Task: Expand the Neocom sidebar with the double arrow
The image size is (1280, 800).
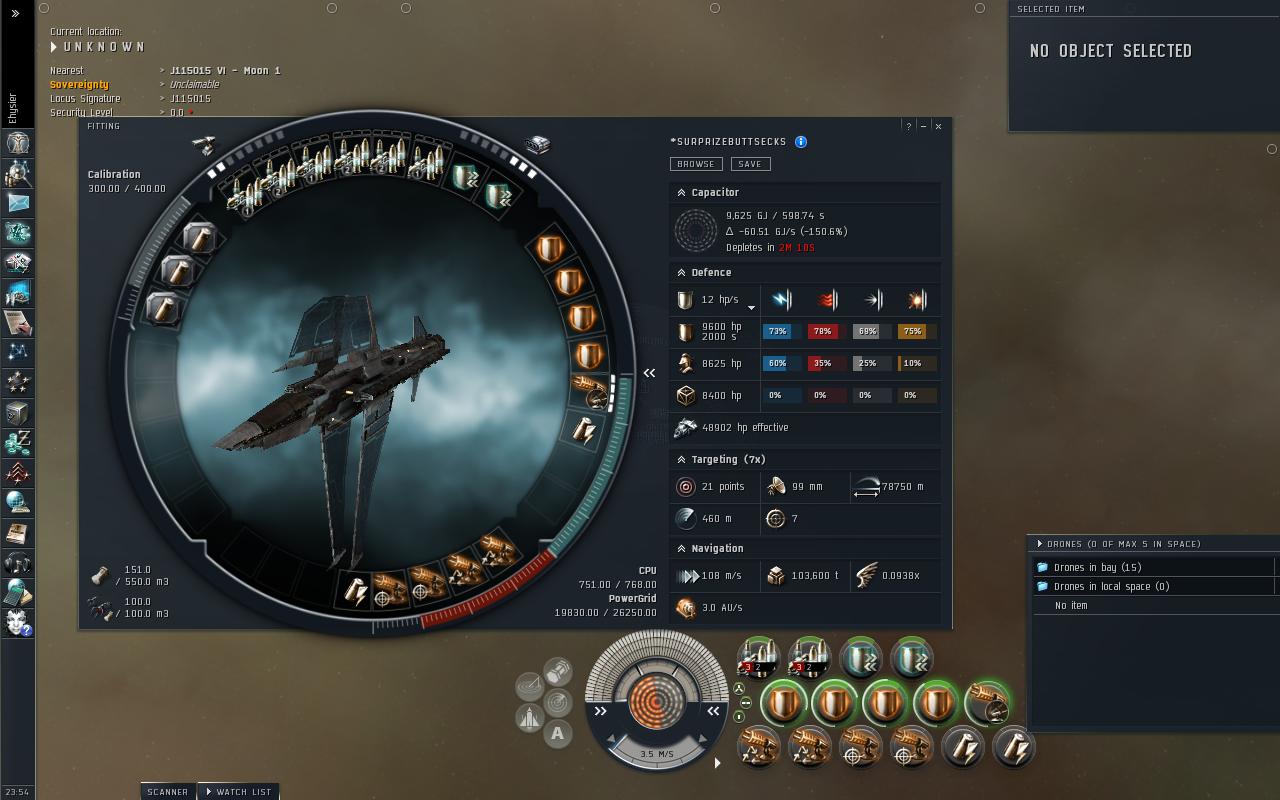Action: (x=15, y=13)
